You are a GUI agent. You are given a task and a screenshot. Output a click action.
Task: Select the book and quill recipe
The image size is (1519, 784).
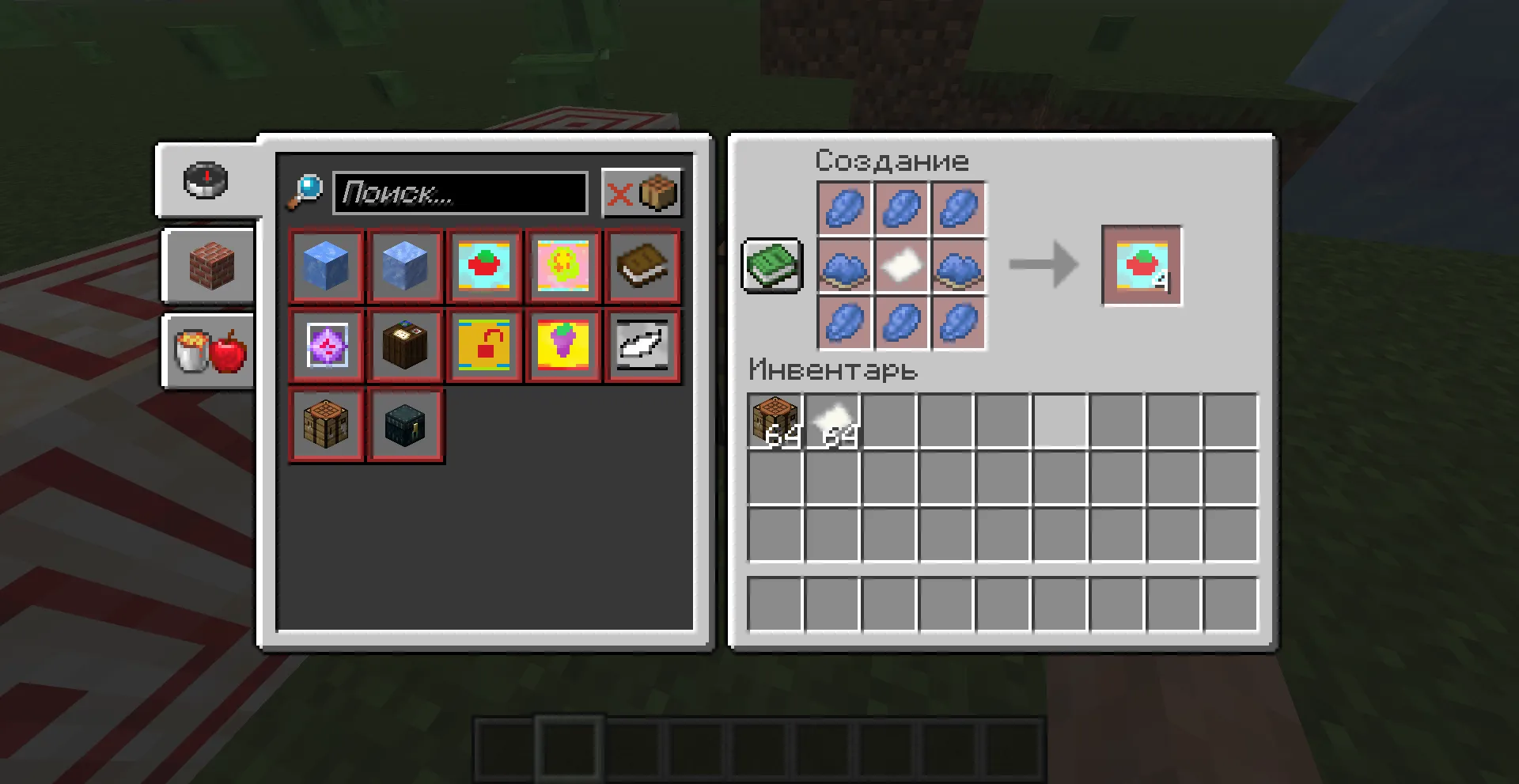click(642, 267)
